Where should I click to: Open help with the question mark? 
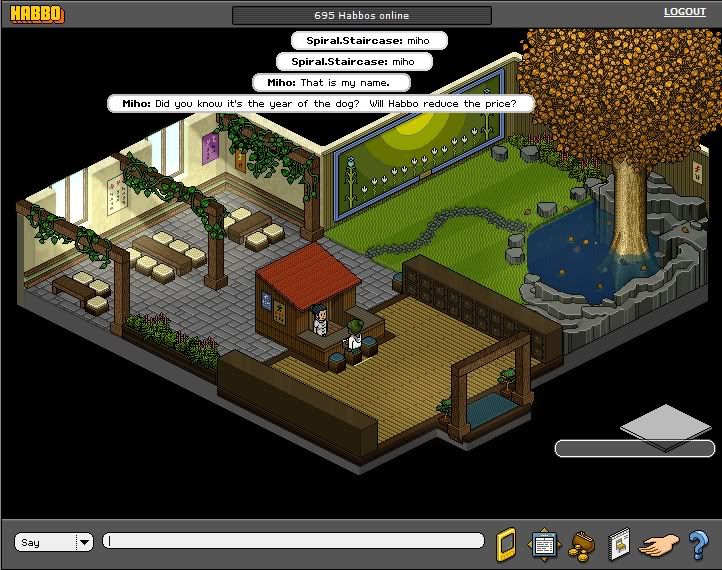pyautogui.click(x=698, y=544)
